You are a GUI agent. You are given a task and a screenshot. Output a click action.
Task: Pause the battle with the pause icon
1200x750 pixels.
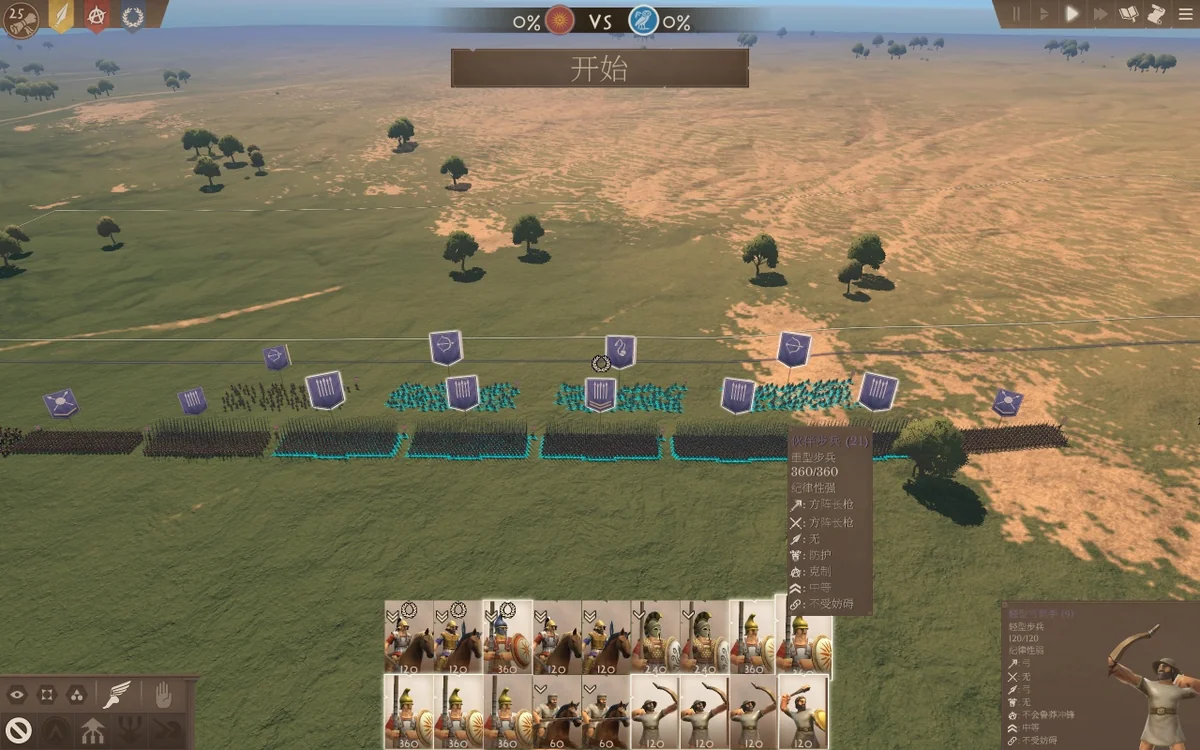click(x=1017, y=14)
